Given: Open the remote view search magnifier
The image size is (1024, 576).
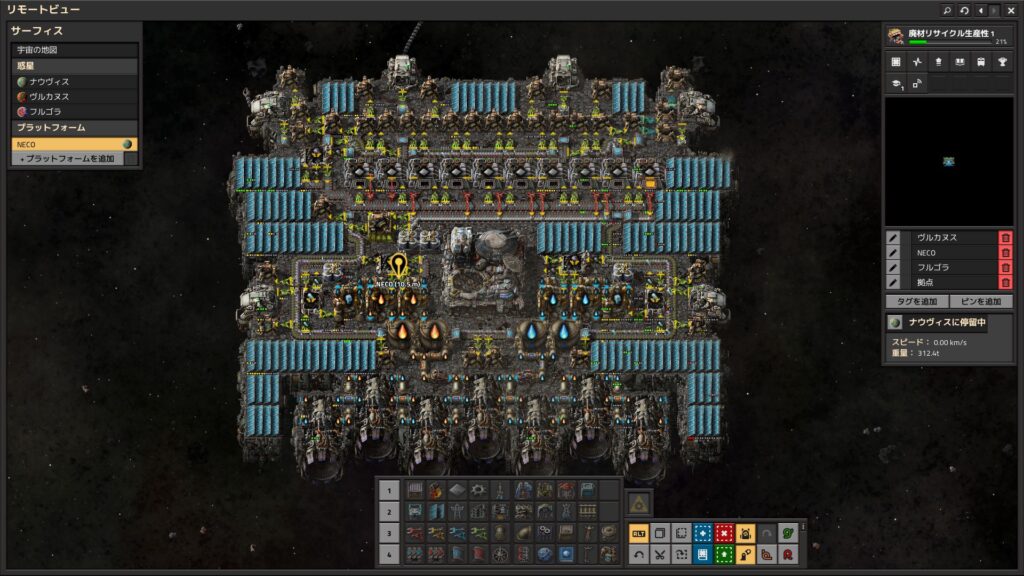Looking at the screenshot, I should (x=947, y=10).
